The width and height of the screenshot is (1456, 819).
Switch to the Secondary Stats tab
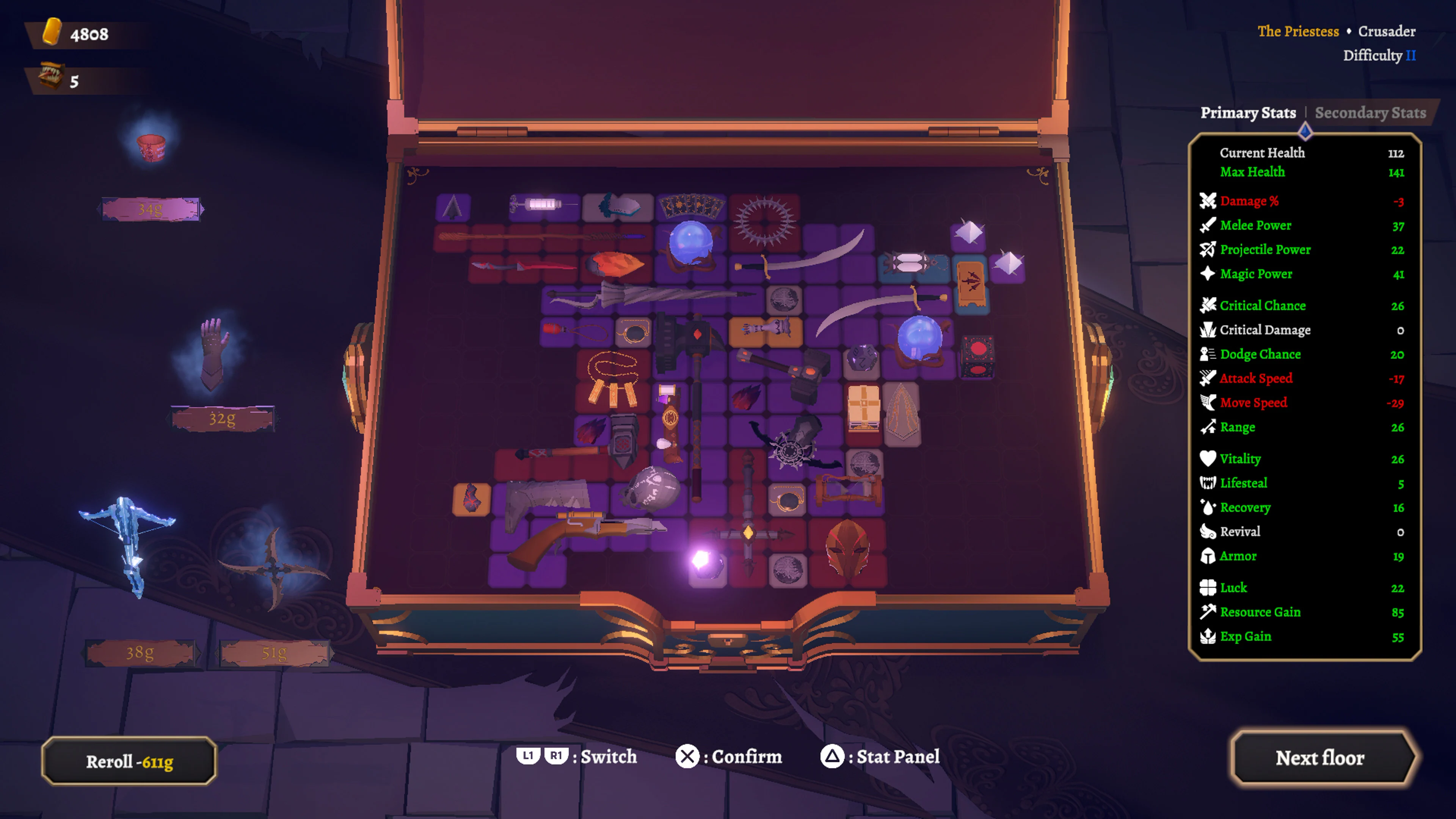coord(1370,113)
